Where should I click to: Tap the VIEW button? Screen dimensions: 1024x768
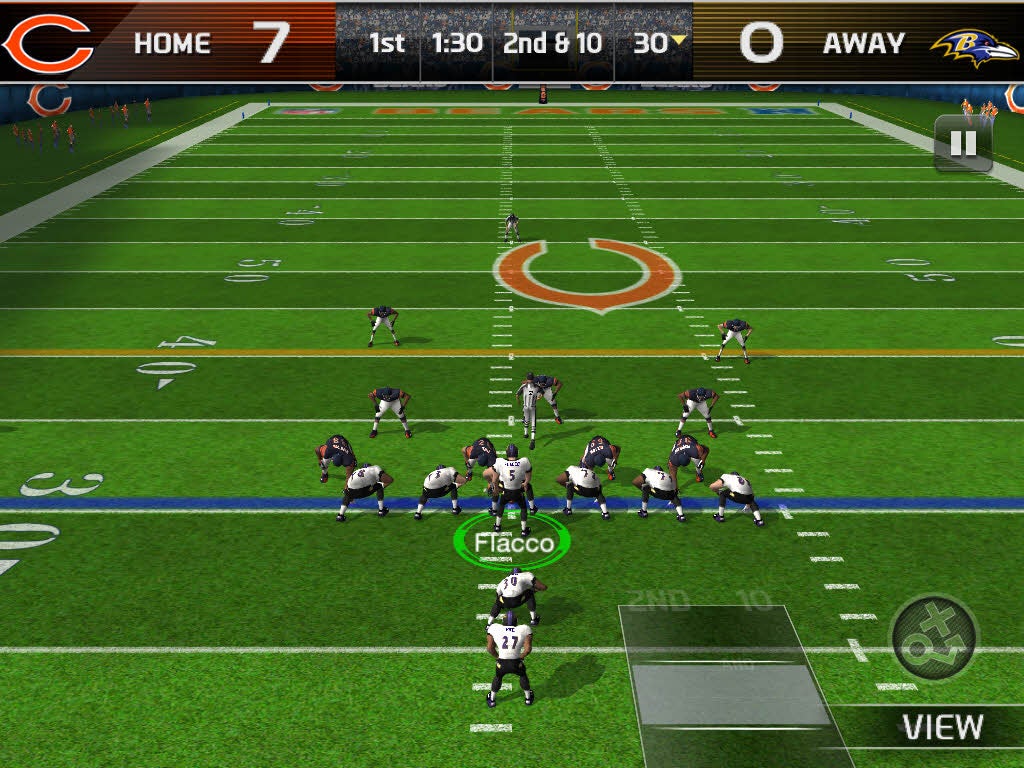[942, 727]
